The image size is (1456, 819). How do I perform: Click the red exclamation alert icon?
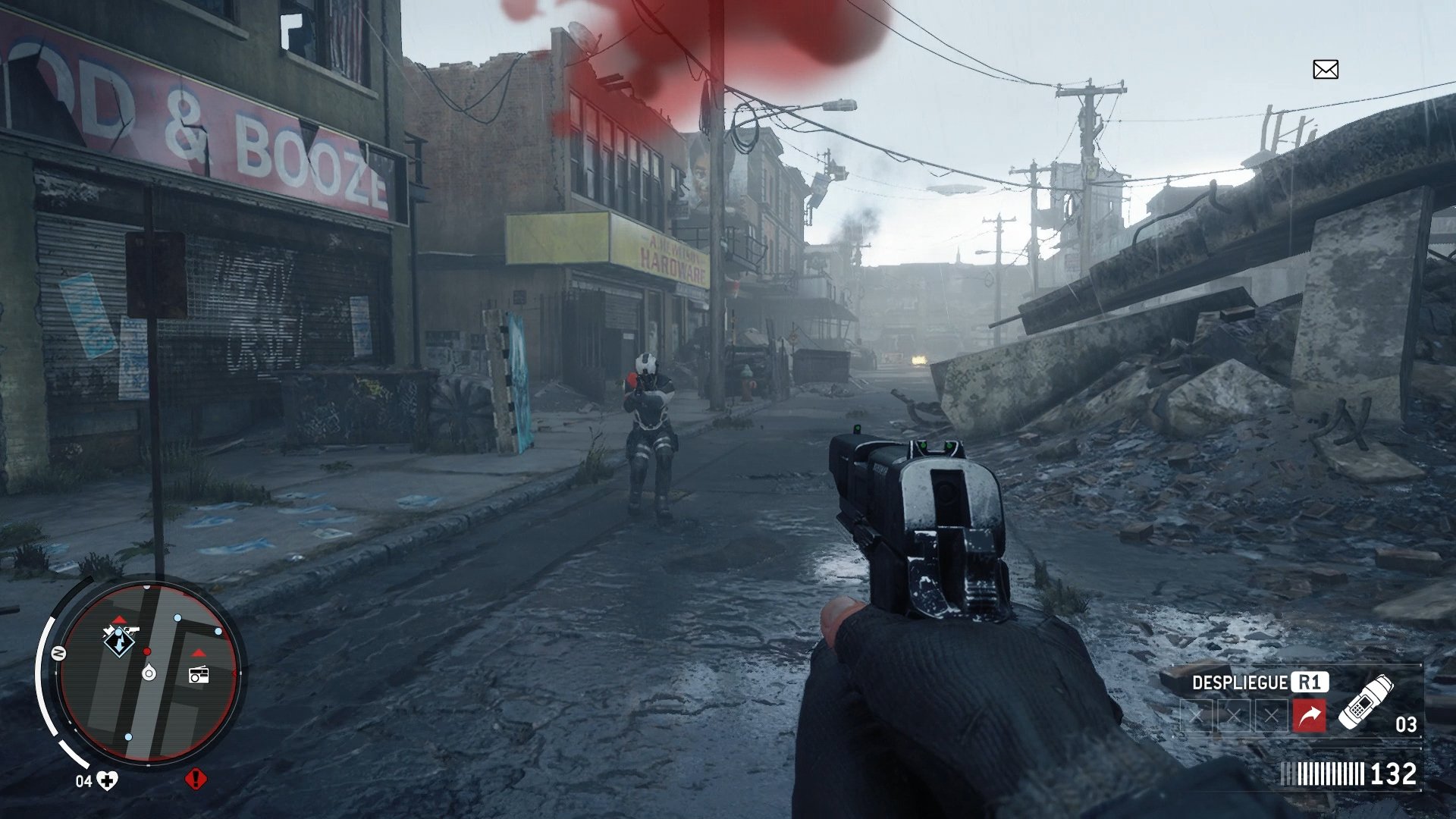click(x=196, y=779)
